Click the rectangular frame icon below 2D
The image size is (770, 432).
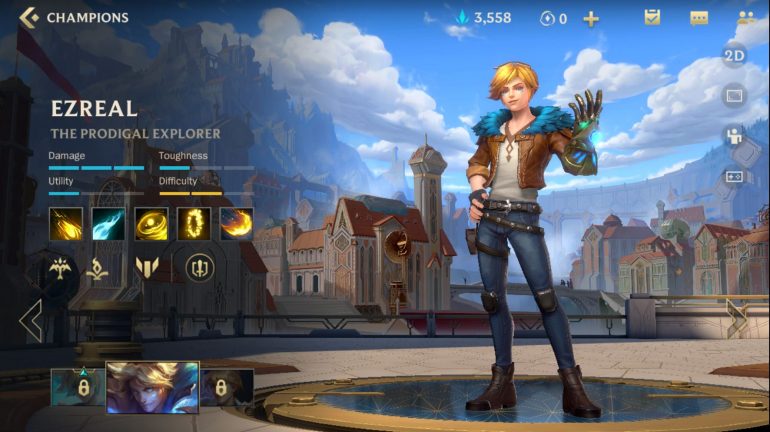tap(734, 96)
